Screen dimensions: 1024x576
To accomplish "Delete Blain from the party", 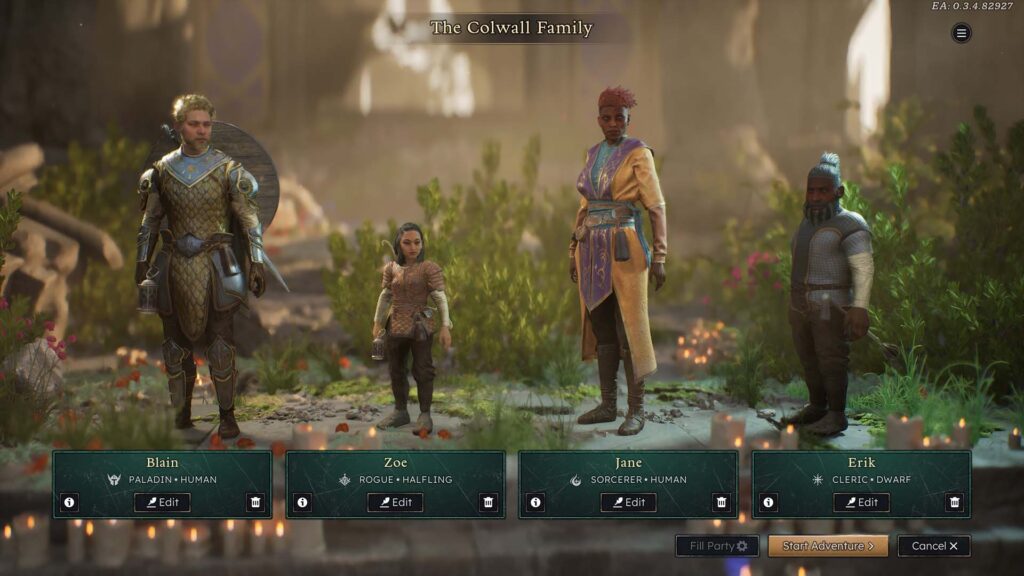I will click(255, 502).
